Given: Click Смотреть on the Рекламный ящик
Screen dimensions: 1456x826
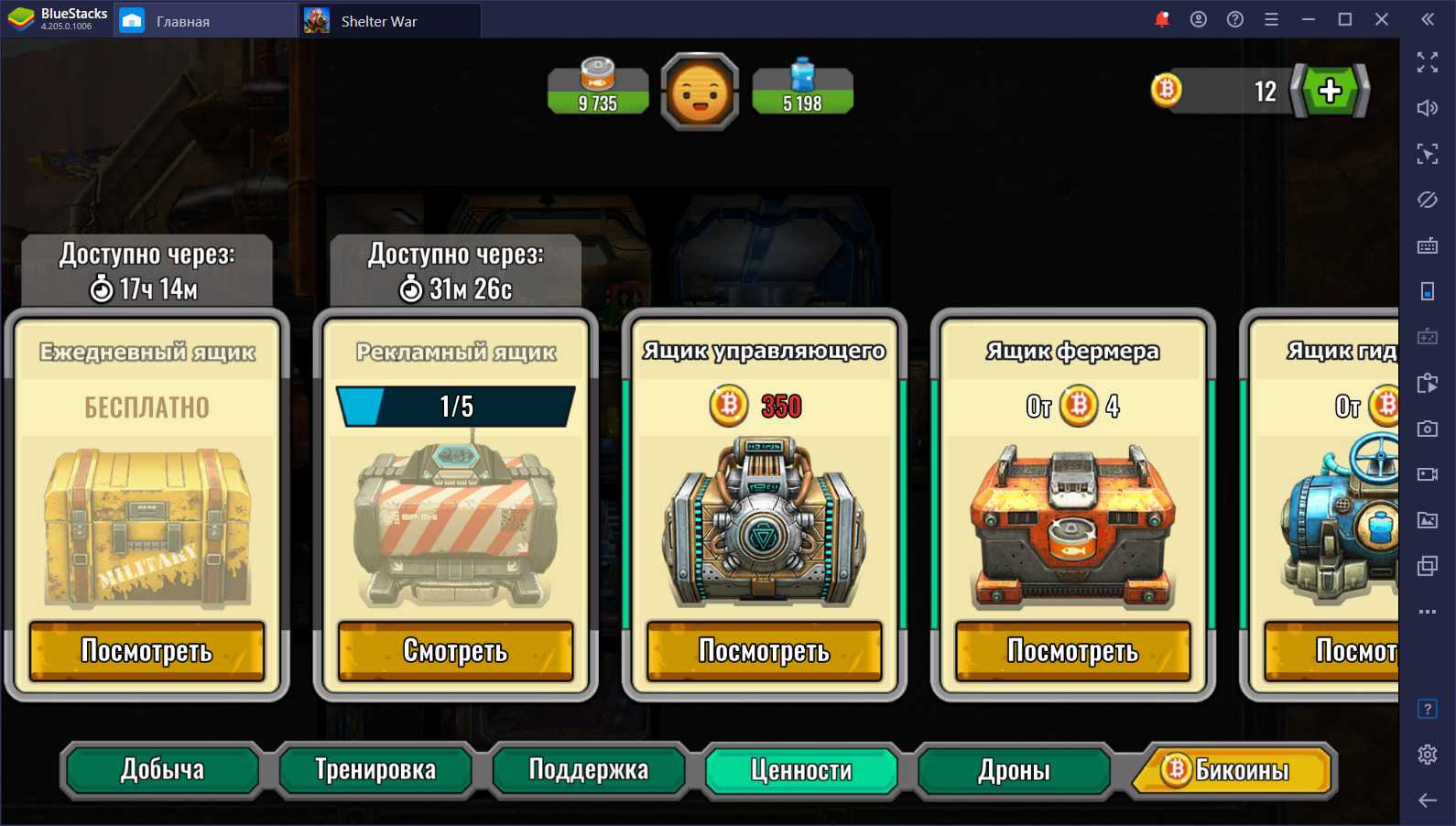Looking at the screenshot, I should [x=455, y=651].
